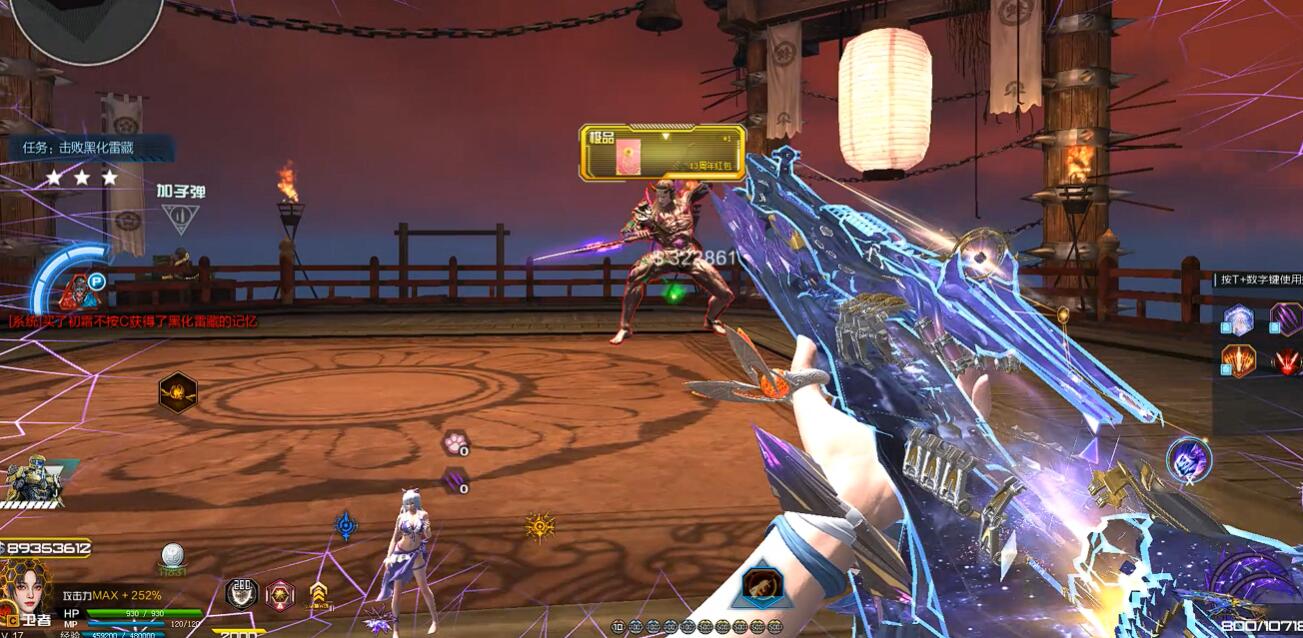This screenshot has height=638, width=1303.
Task: Activate the red energy burst skill
Action: [1287, 361]
